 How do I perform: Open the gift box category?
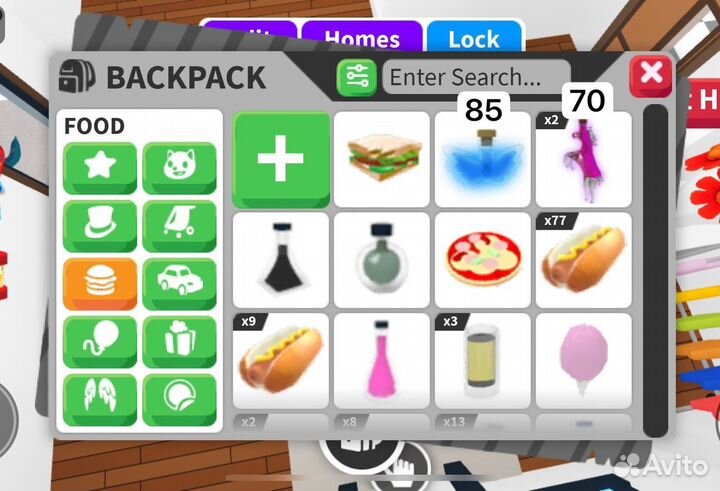(179, 342)
